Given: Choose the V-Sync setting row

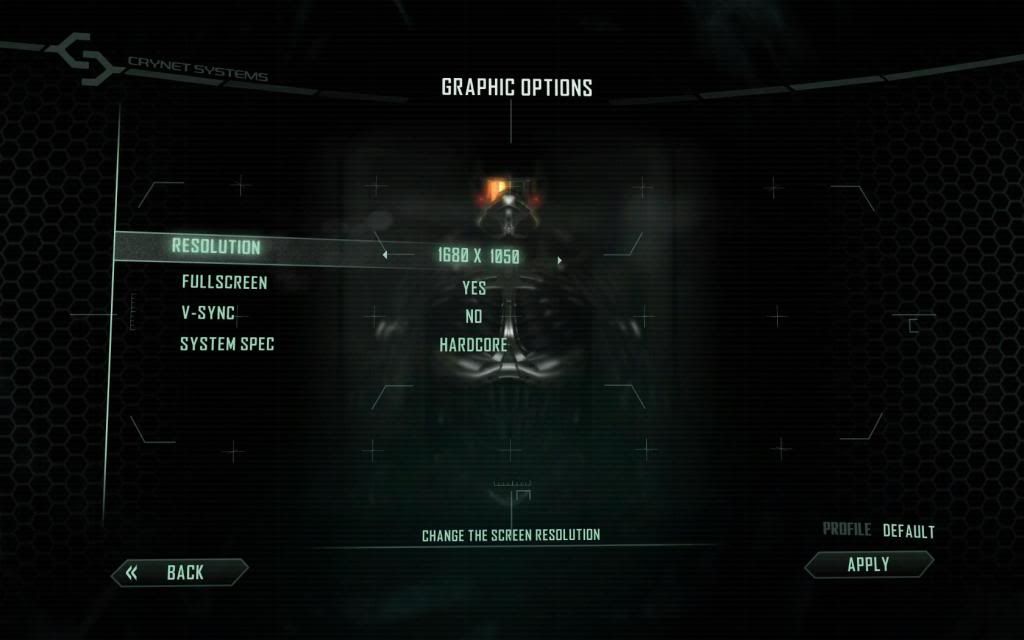Looking at the screenshot, I should (207, 313).
